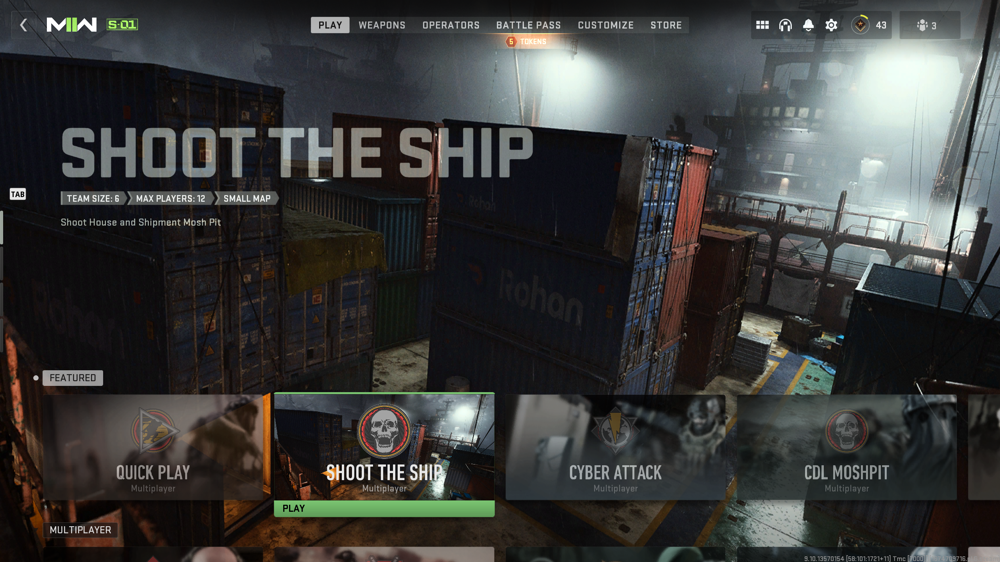Open the grid menu icon

(762, 25)
